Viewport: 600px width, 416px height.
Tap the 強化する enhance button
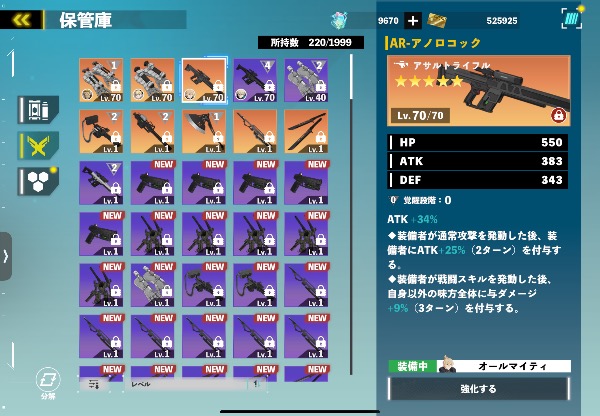[478, 389]
